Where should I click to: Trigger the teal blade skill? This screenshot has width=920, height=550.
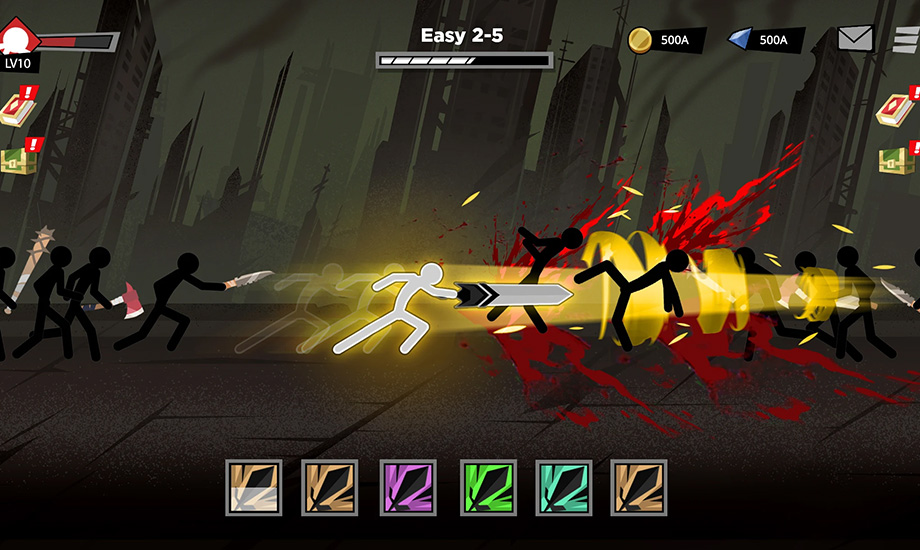pyautogui.click(x=564, y=488)
